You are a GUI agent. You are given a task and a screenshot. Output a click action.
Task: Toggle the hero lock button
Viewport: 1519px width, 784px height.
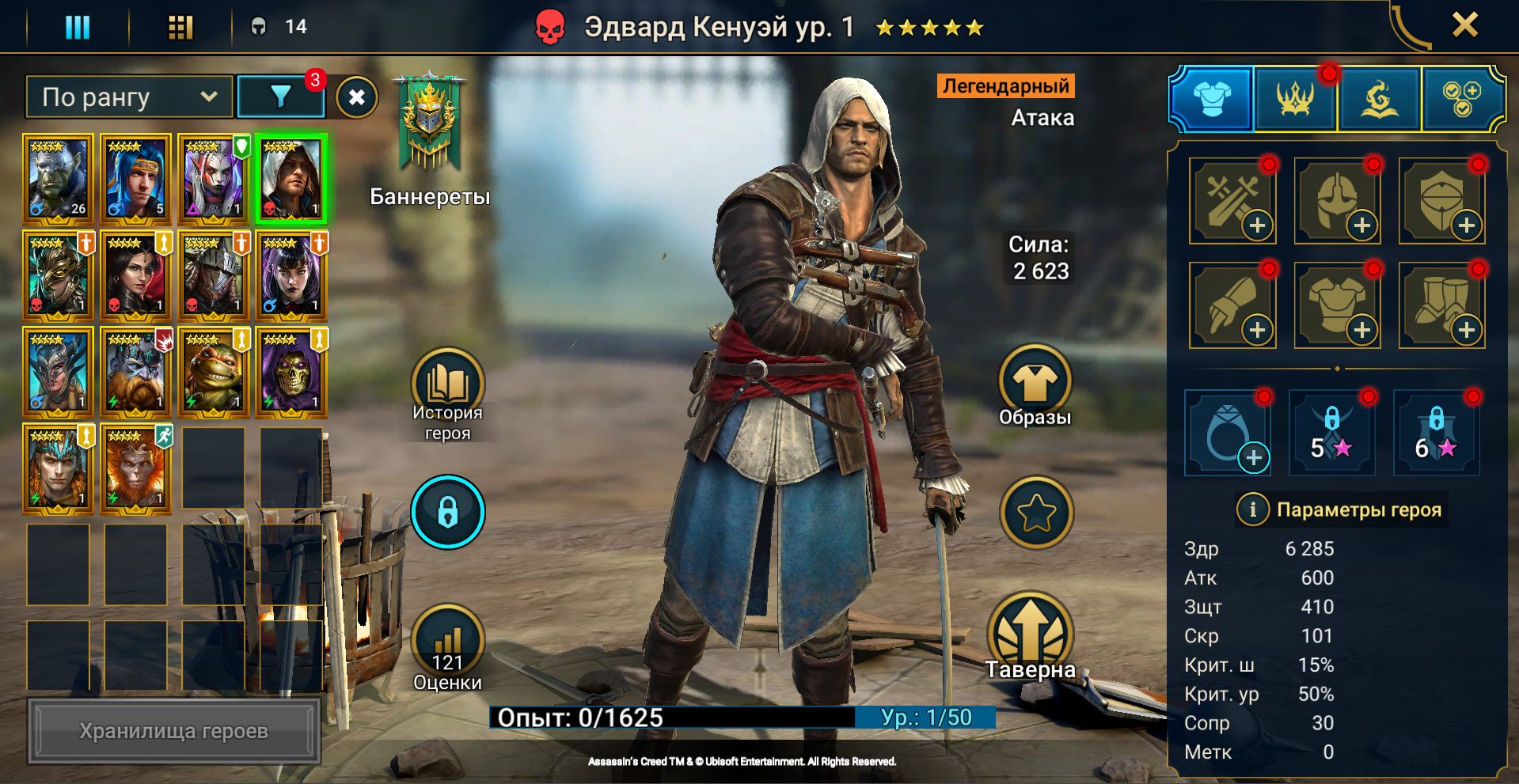[447, 512]
